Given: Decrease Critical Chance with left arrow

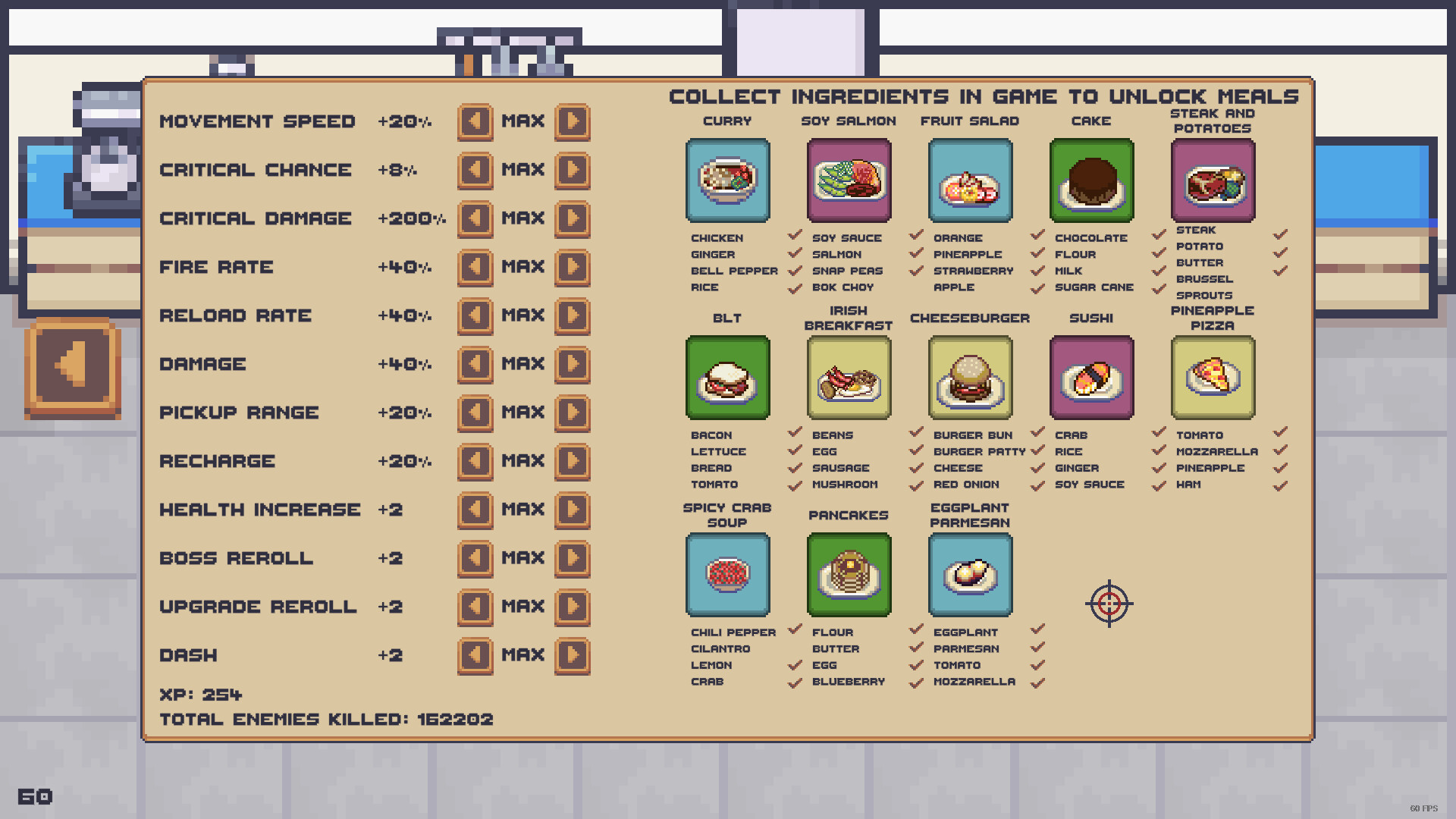Looking at the screenshot, I should 475,169.
